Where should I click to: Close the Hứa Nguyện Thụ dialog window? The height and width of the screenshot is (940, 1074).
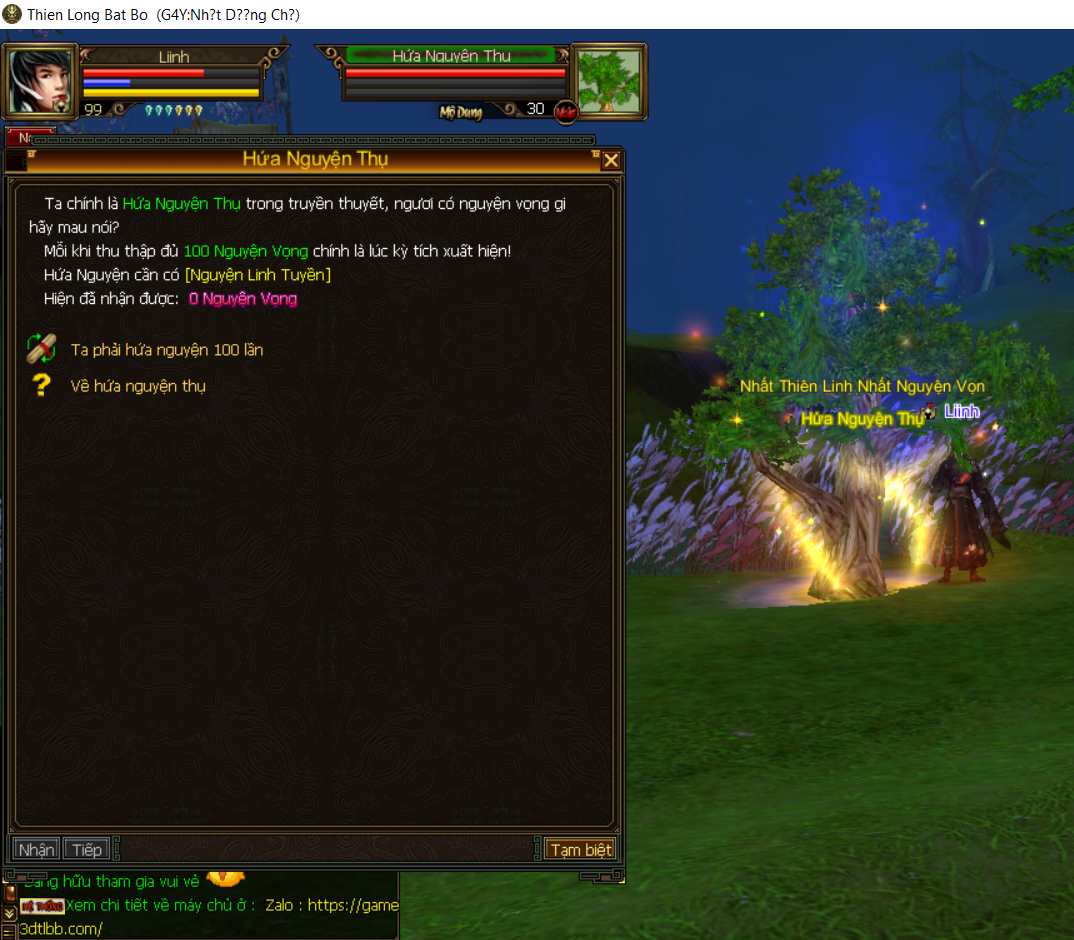pos(611,160)
